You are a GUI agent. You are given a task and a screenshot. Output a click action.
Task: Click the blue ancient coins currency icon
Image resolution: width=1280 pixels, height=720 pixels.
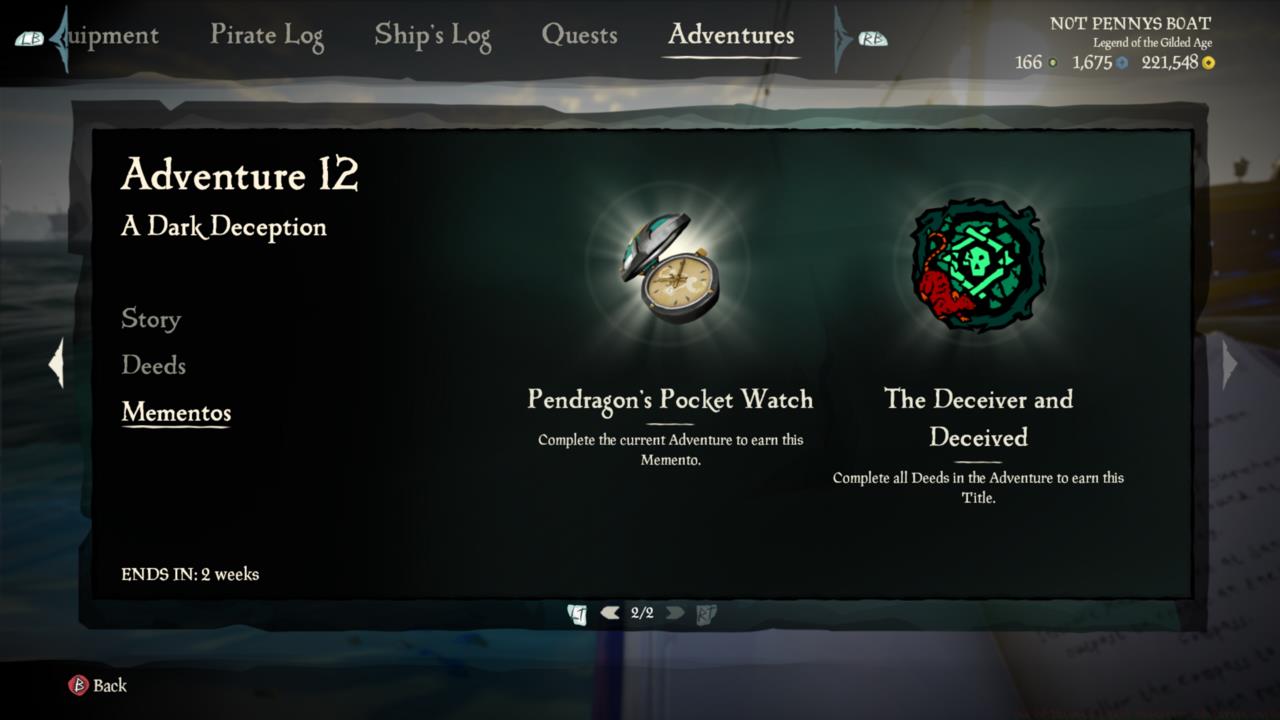tap(1121, 62)
